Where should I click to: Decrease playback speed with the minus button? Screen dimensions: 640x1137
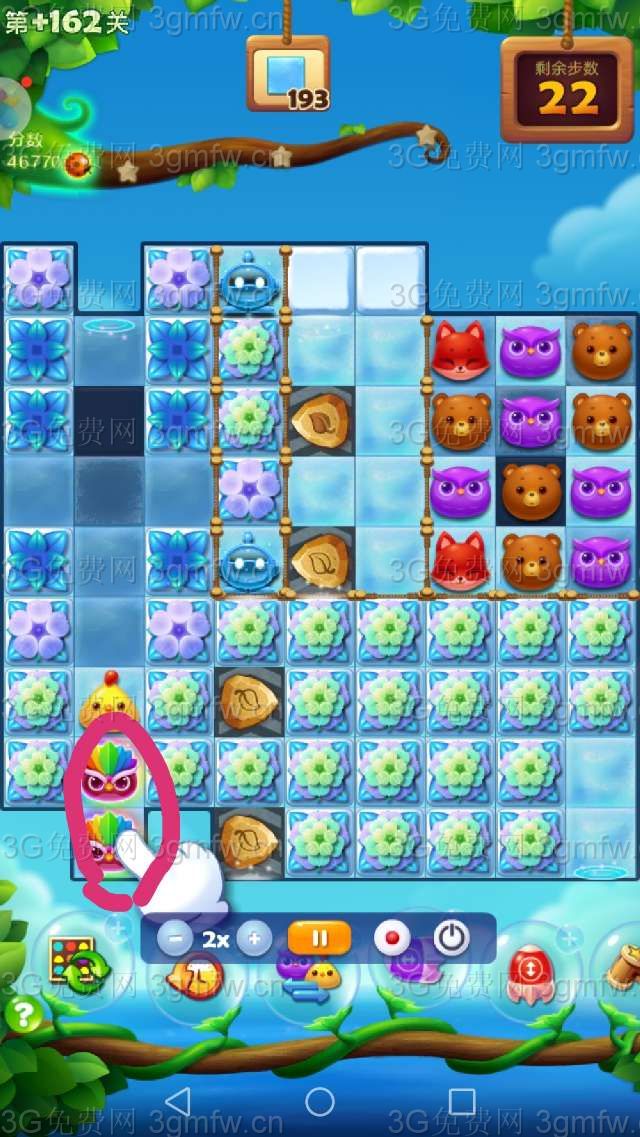[176, 939]
